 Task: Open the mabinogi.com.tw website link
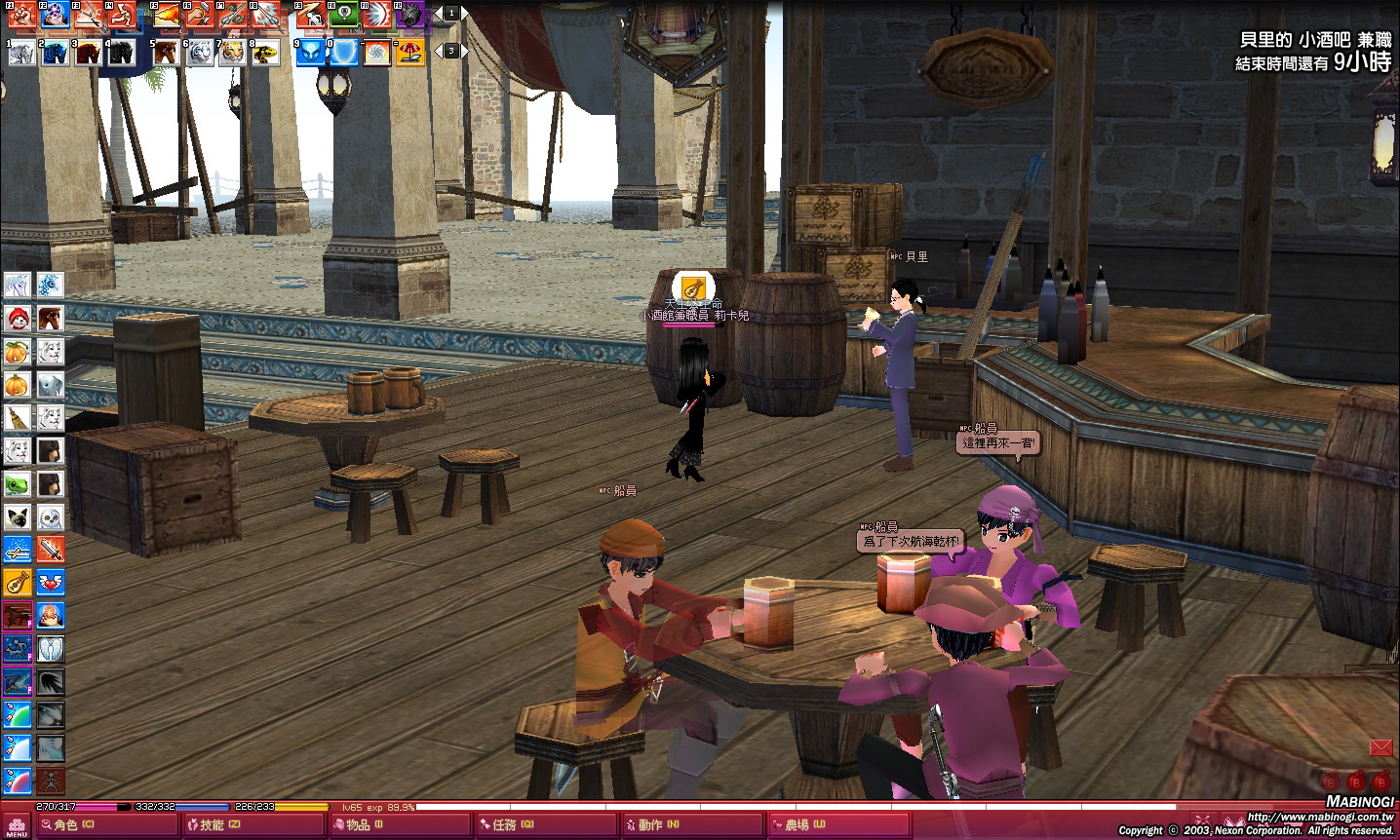coord(1320,818)
